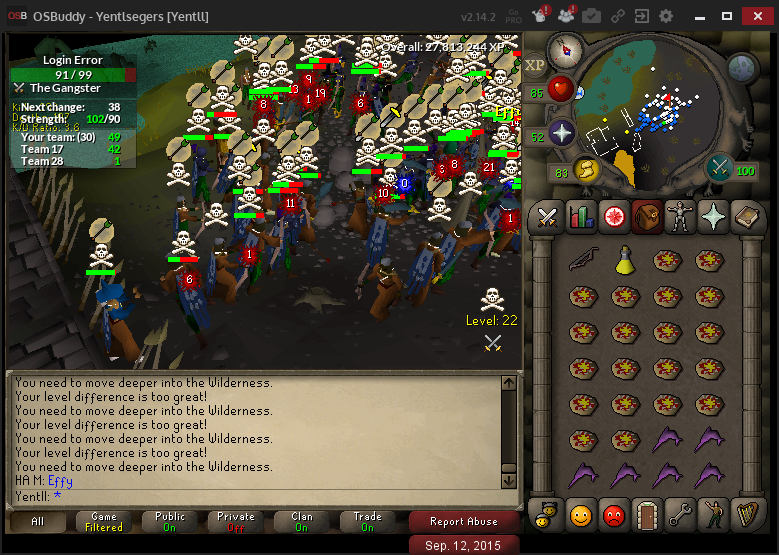Toggle the XP counter button
Screen dimensions: 779x555
coord(535,64)
